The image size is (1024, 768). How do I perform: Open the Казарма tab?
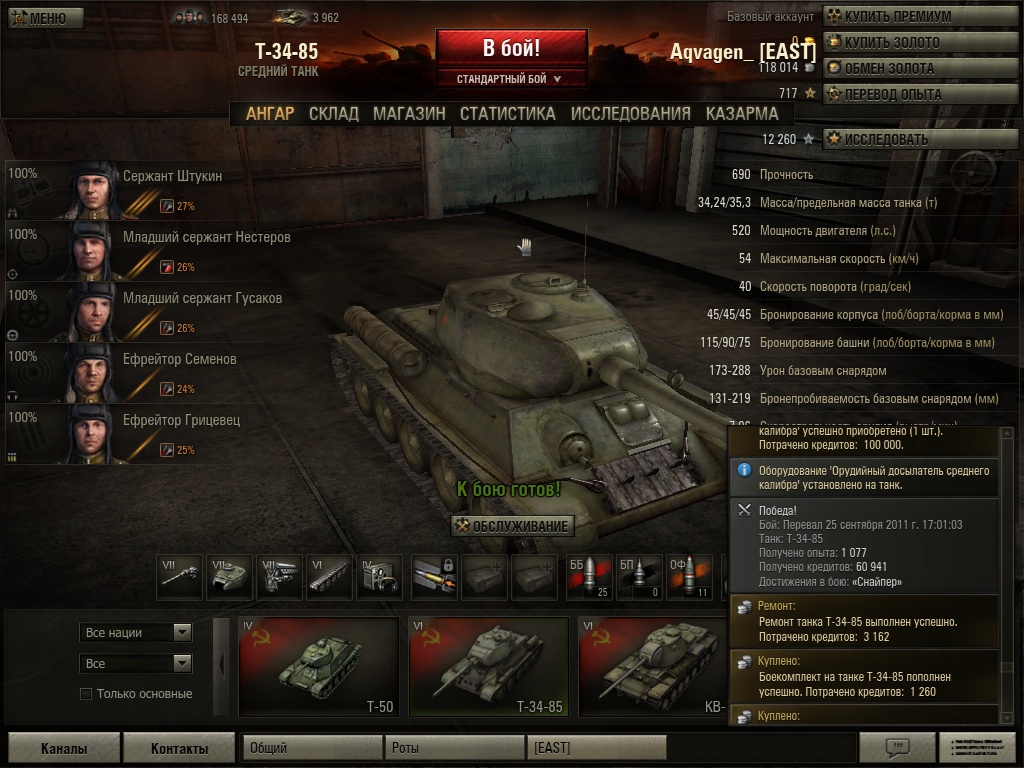pos(742,114)
